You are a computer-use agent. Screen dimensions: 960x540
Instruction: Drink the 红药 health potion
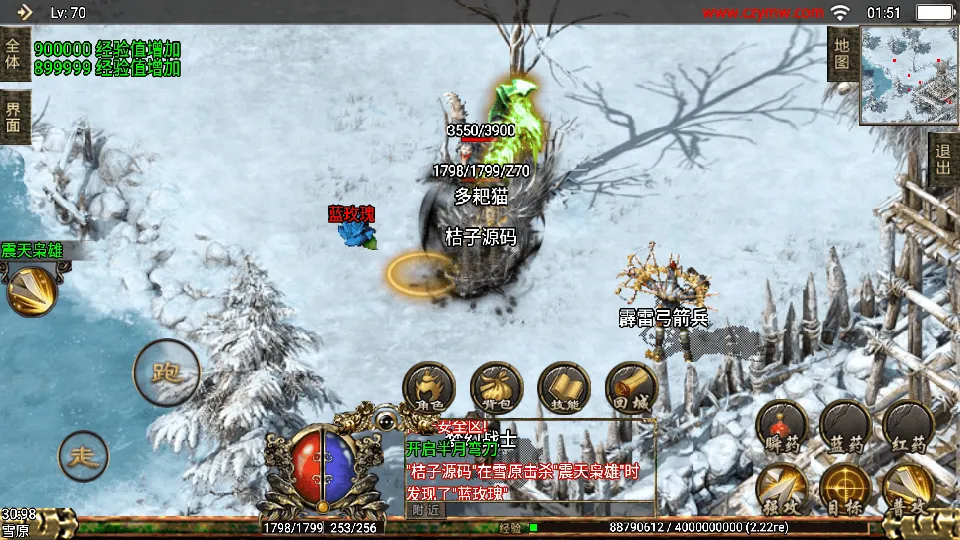pos(908,426)
